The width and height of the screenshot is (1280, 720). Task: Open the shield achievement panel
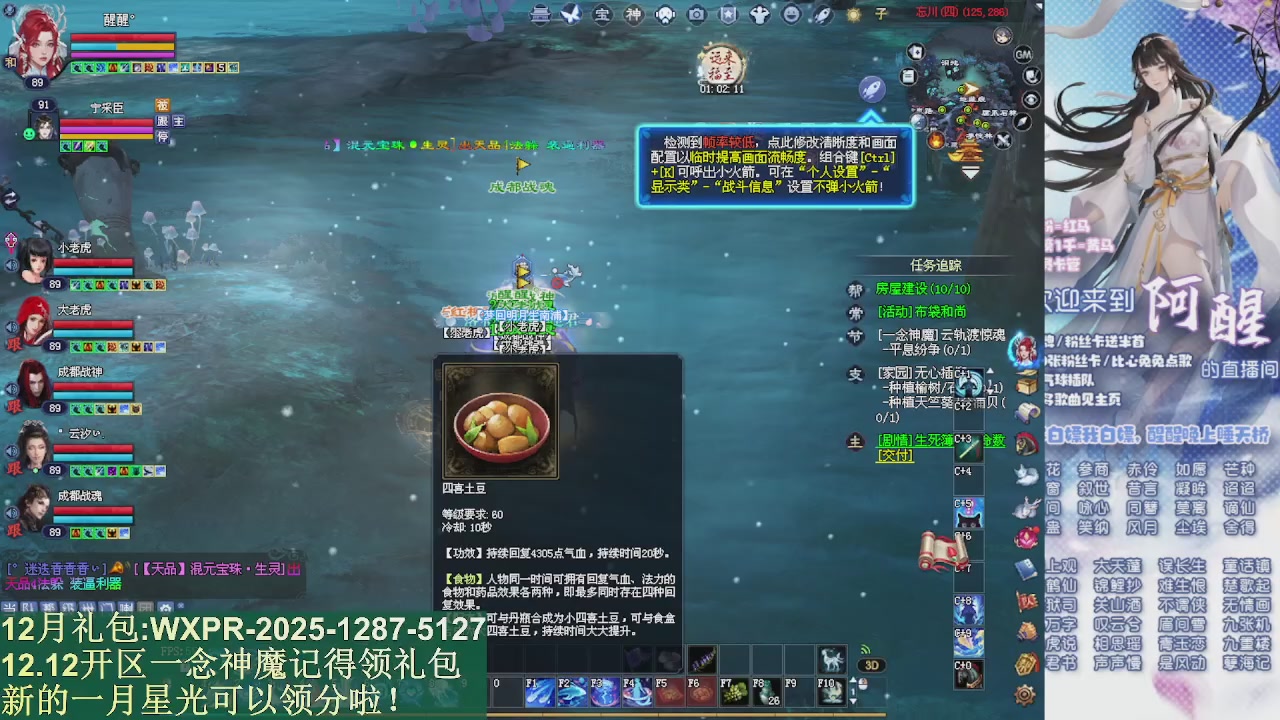click(728, 14)
